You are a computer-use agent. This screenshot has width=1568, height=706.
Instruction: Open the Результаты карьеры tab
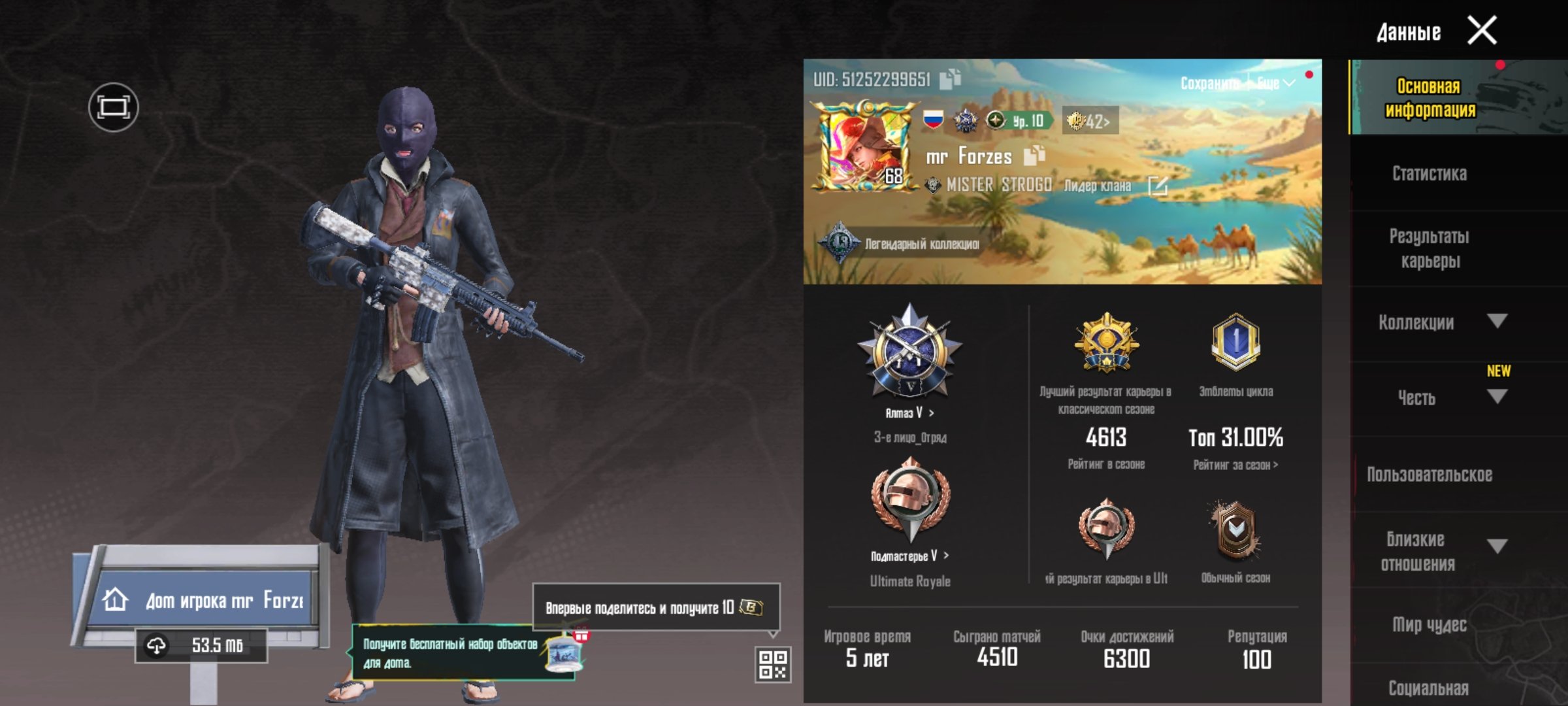click(1429, 248)
